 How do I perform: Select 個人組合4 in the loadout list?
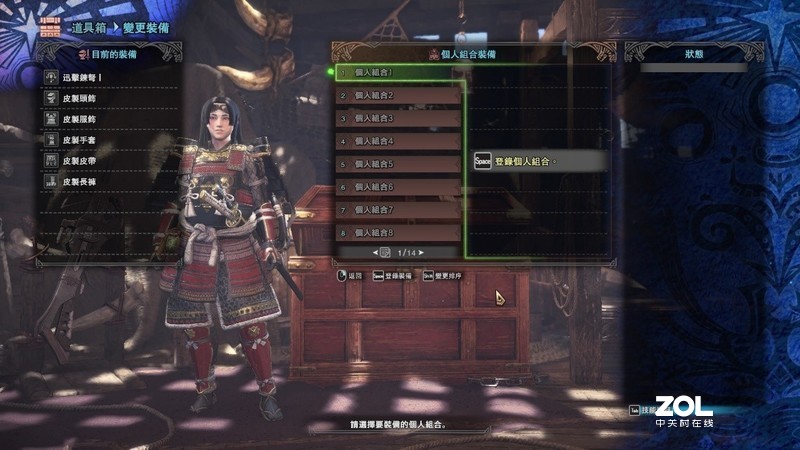click(x=400, y=141)
